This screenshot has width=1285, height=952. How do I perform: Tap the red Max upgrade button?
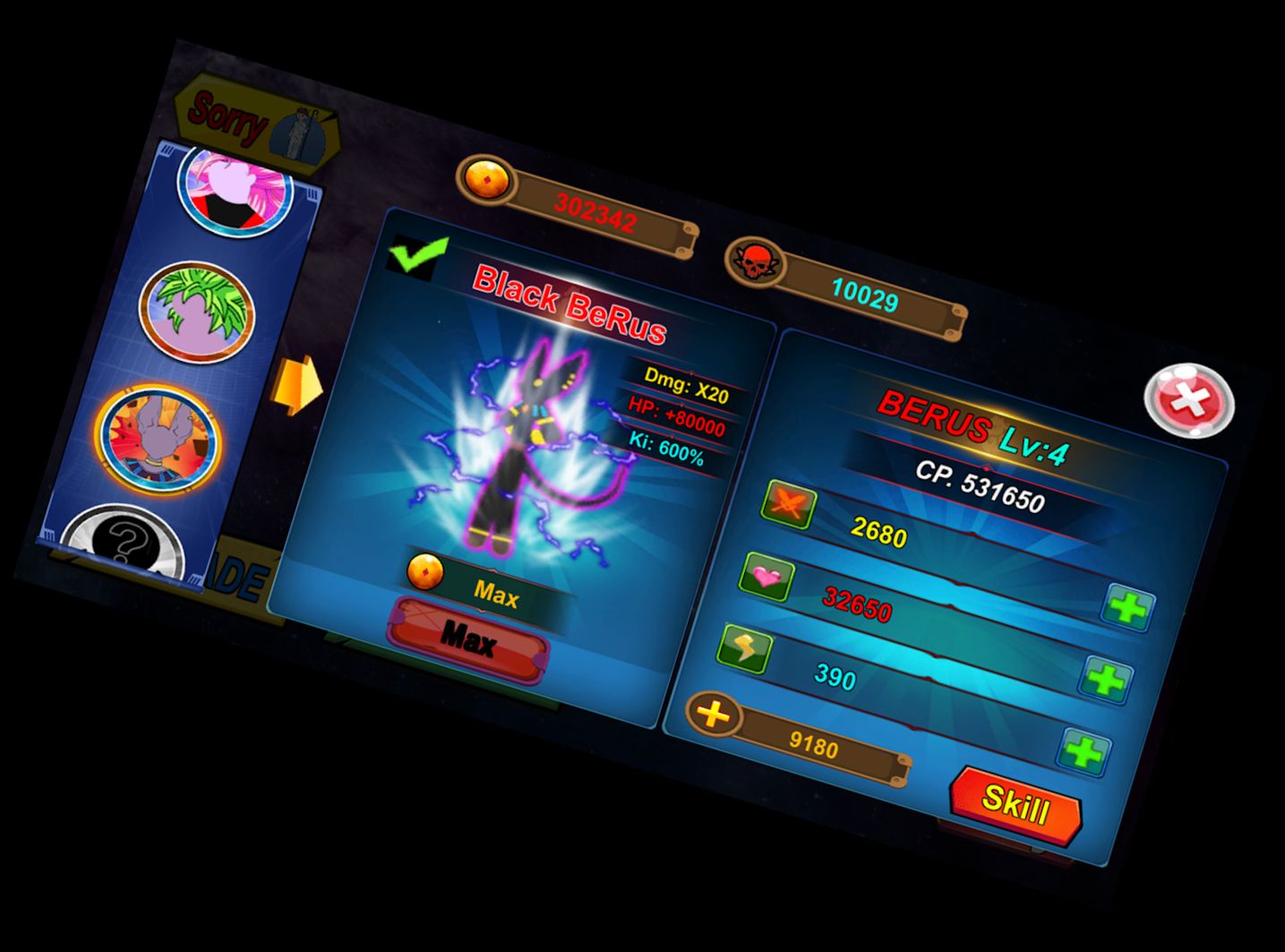[467, 639]
